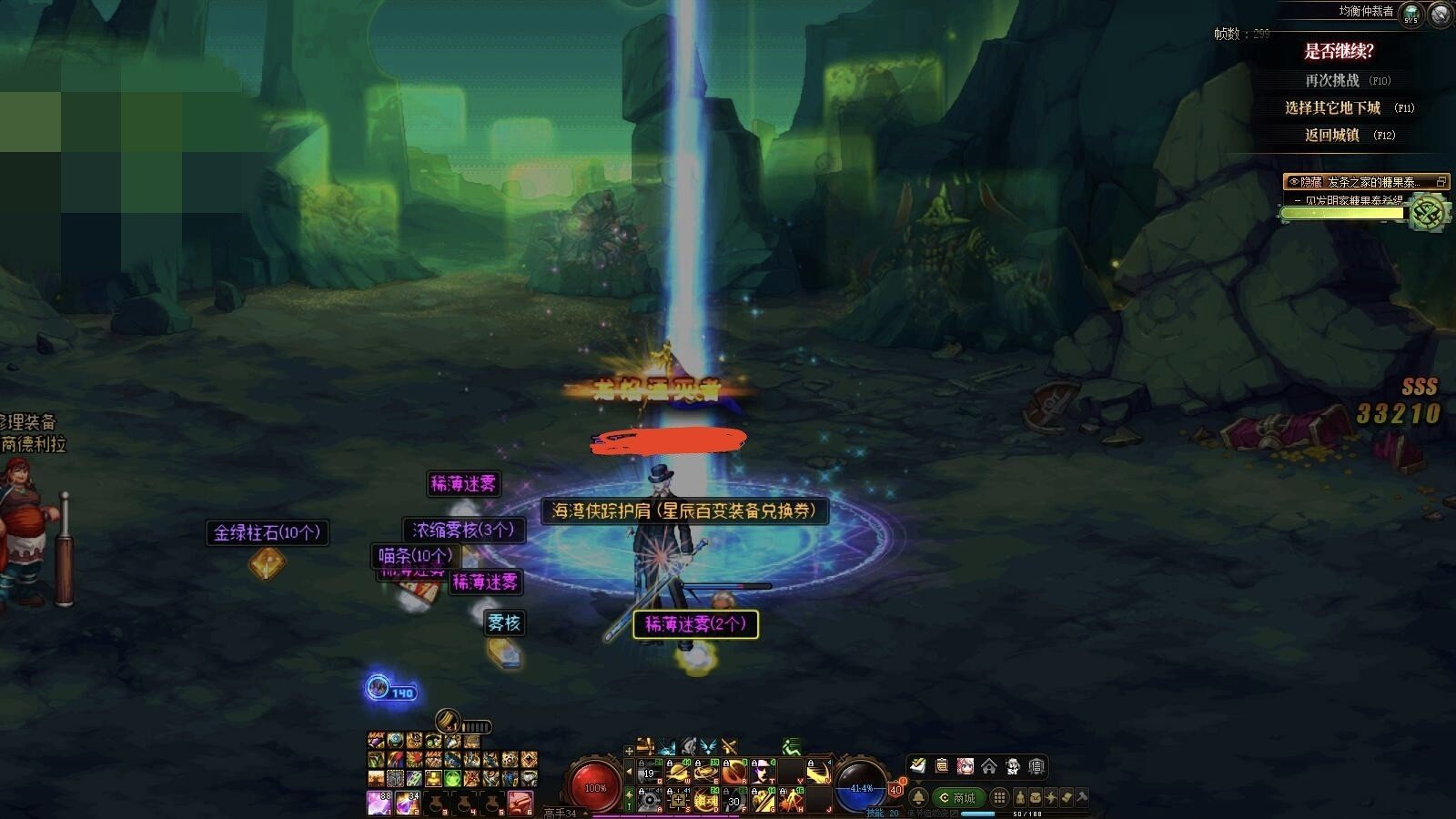This screenshot has height=819, width=1456.
Task: Use the purple crystal consumable in slot 1
Action: 379,803
